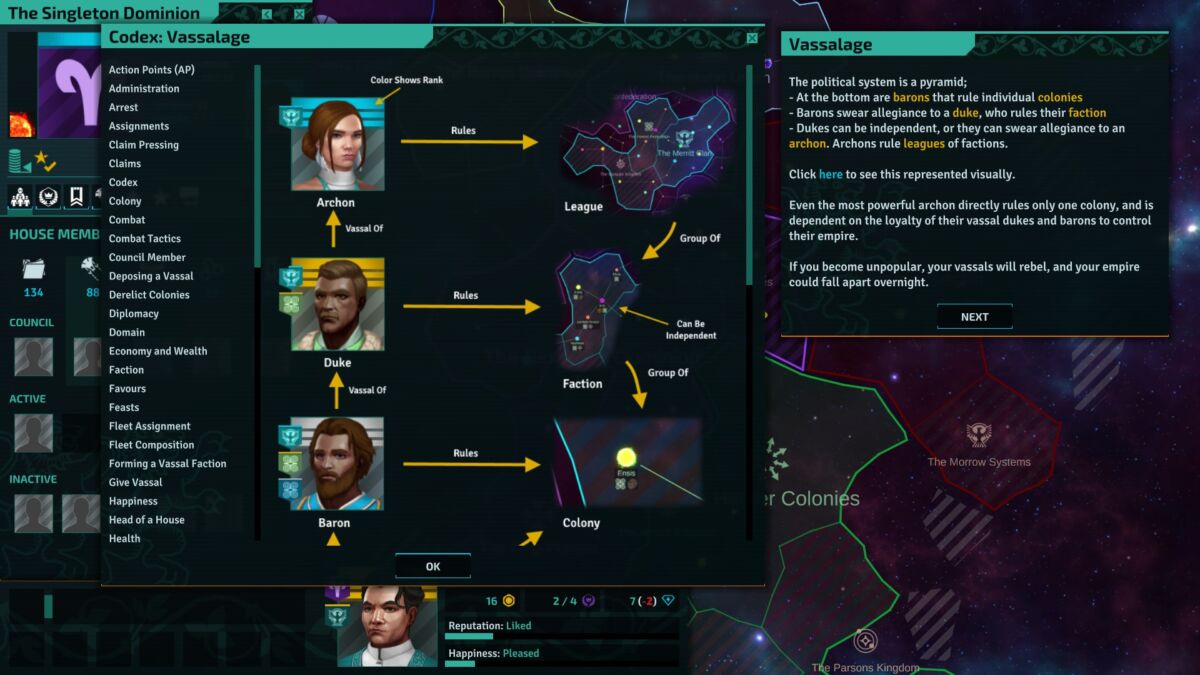Select The Morrow Systems map label

pyautogui.click(x=978, y=462)
